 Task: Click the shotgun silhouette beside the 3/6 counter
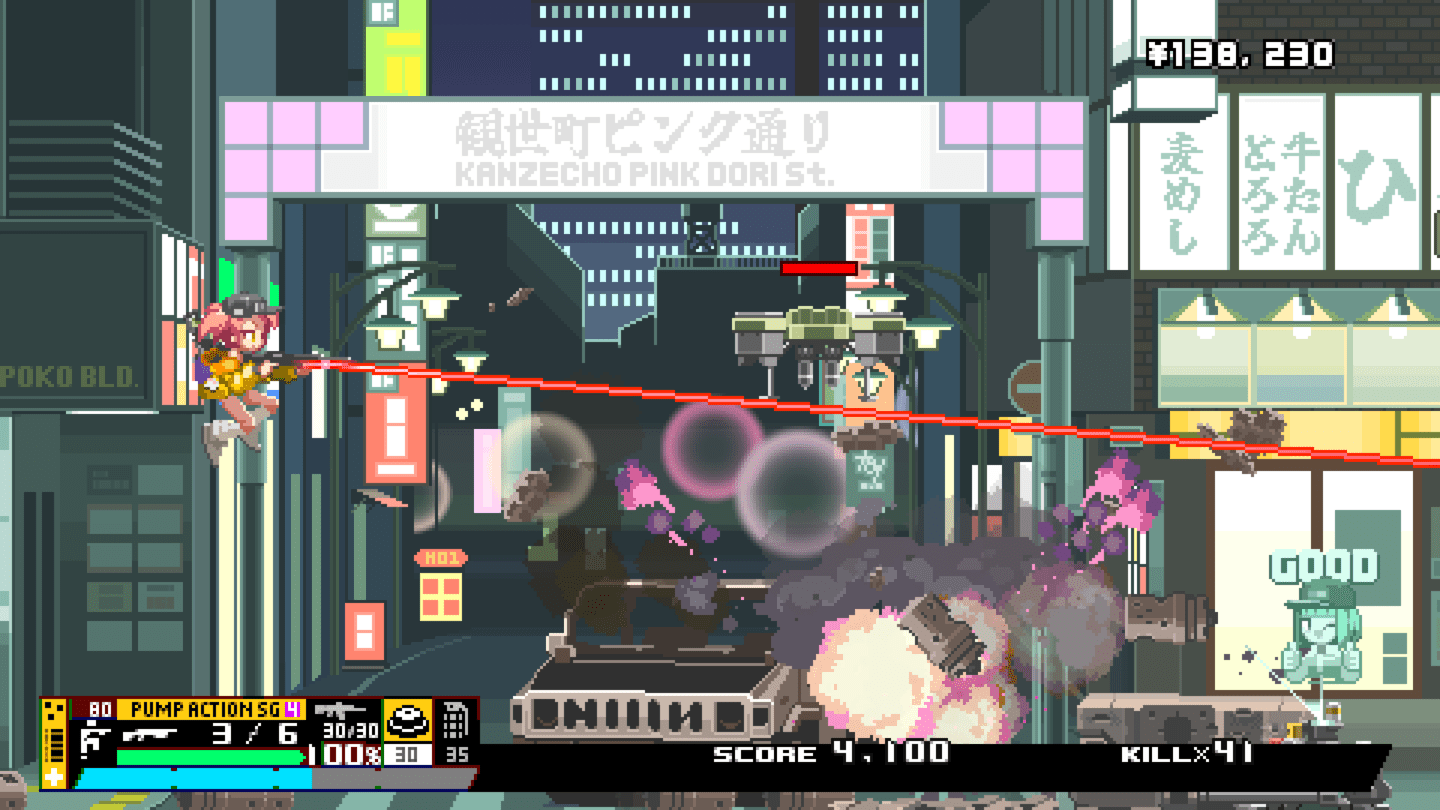pyautogui.click(x=149, y=734)
